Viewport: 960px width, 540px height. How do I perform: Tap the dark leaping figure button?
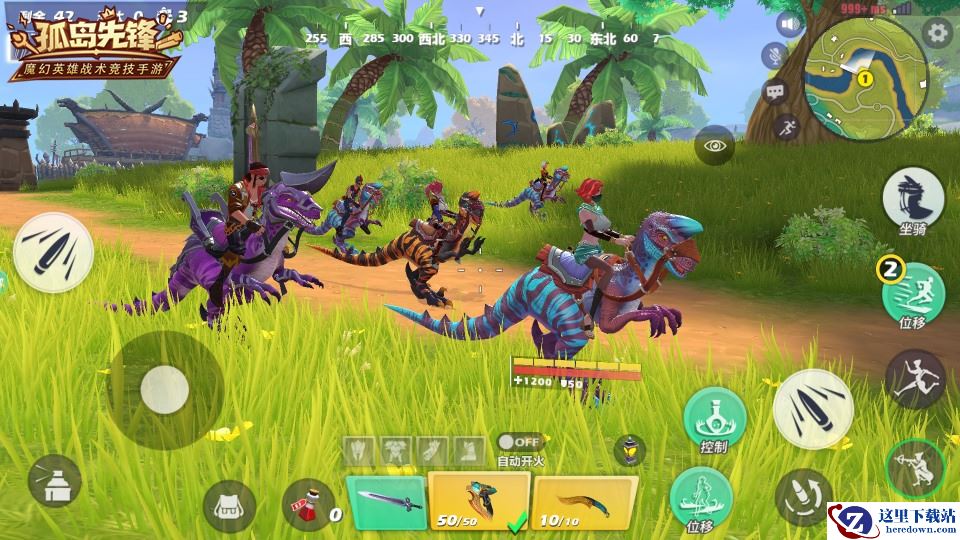(x=915, y=378)
